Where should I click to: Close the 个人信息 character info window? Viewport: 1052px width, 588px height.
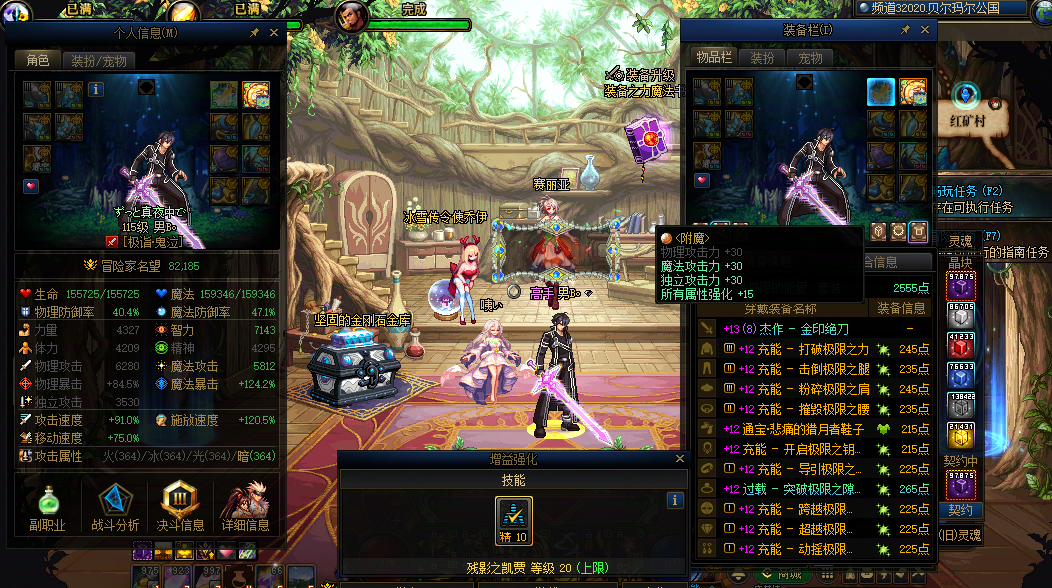coord(275,32)
